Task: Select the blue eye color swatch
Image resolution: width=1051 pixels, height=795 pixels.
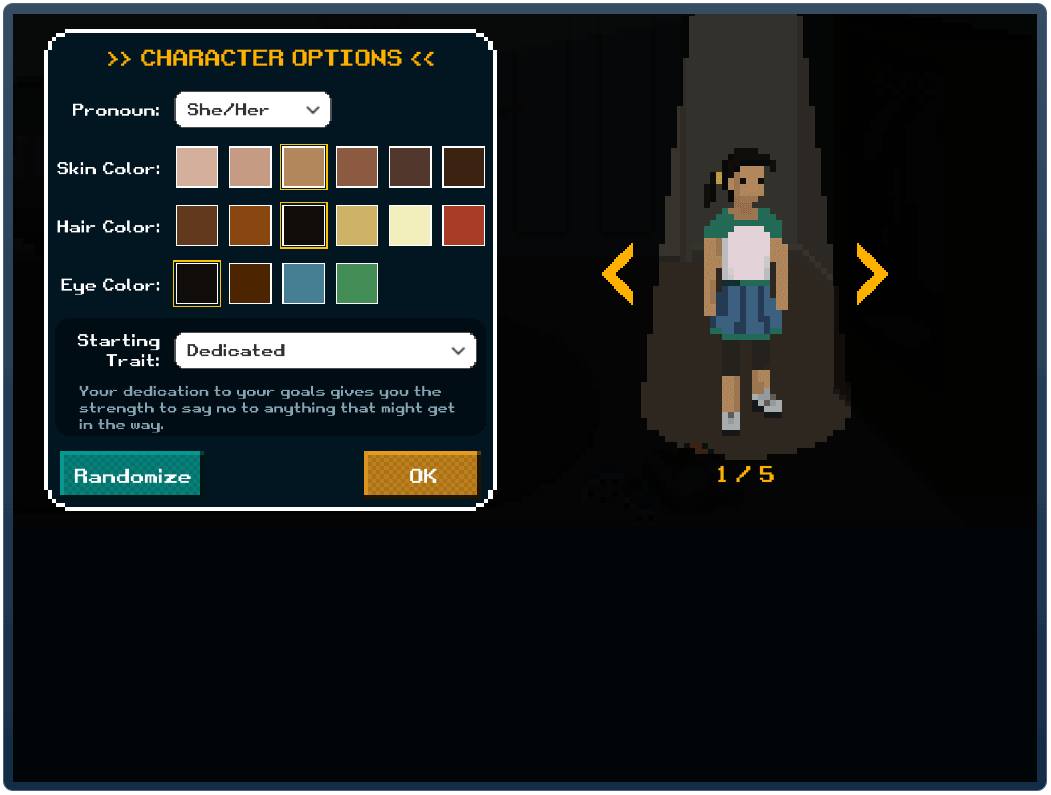Action: (304, 284)
